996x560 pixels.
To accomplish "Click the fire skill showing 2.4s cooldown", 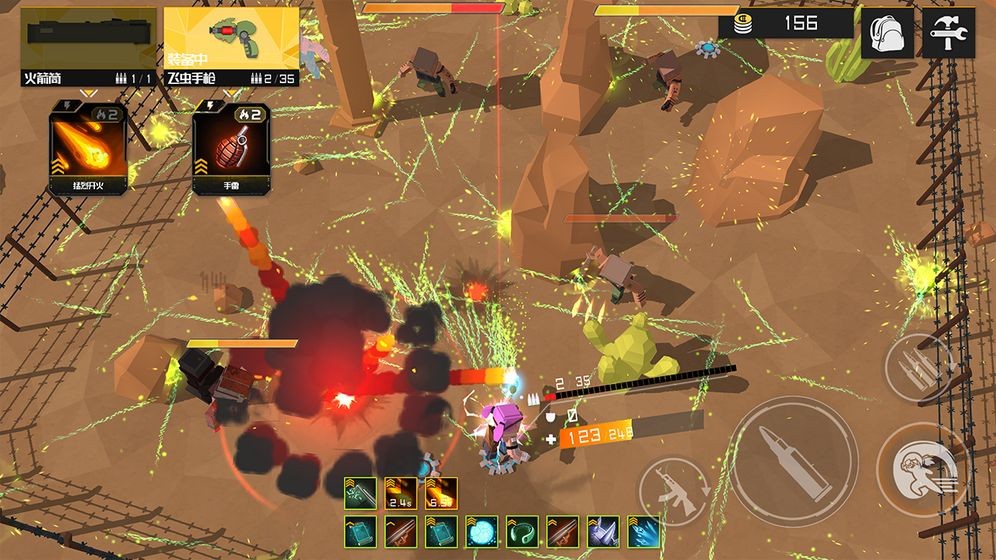I will click(401, 492).
